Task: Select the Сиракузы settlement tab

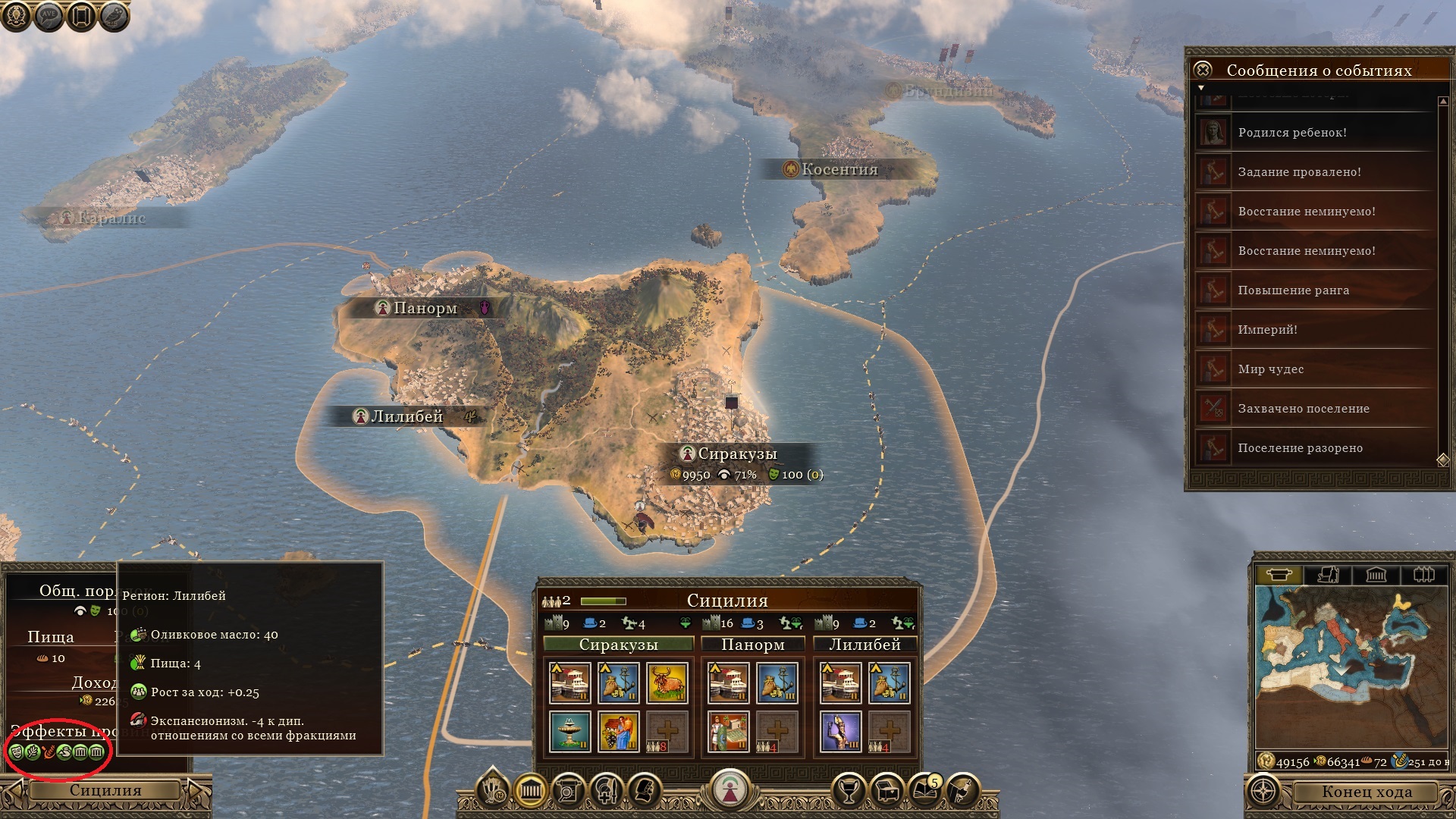Action: coord(618,645)
